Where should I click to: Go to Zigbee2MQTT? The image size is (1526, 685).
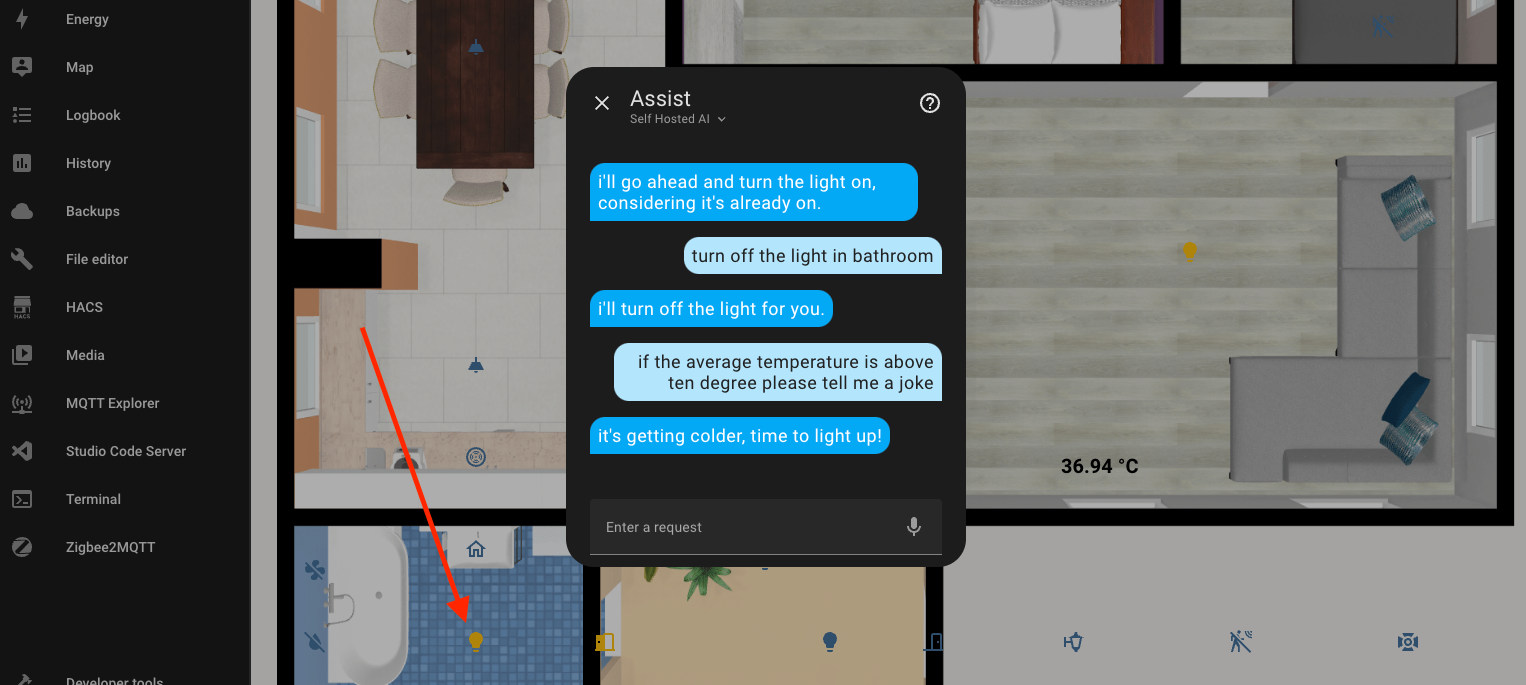(110, 547)
